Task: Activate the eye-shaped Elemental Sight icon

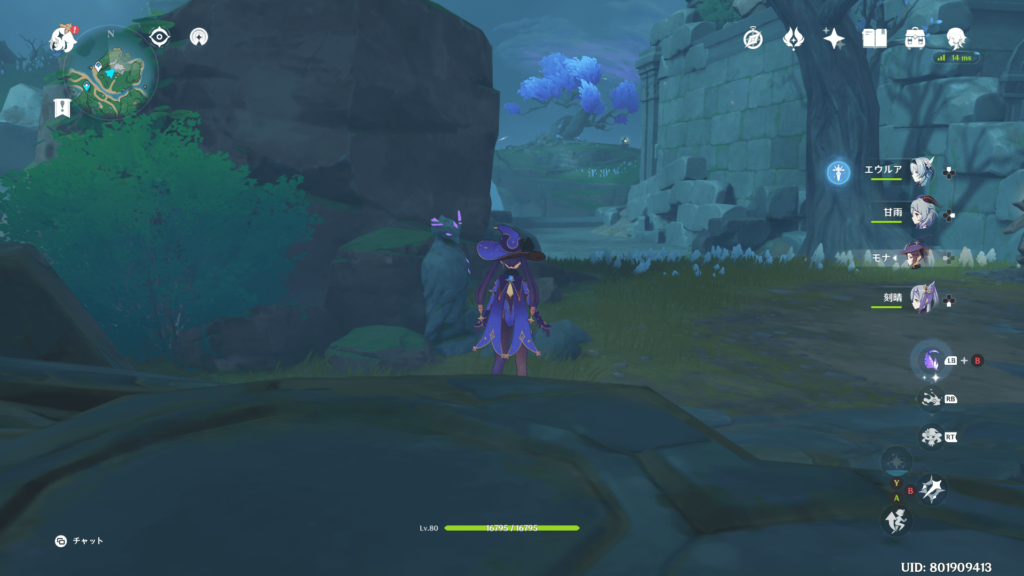Action: point(159,37)
